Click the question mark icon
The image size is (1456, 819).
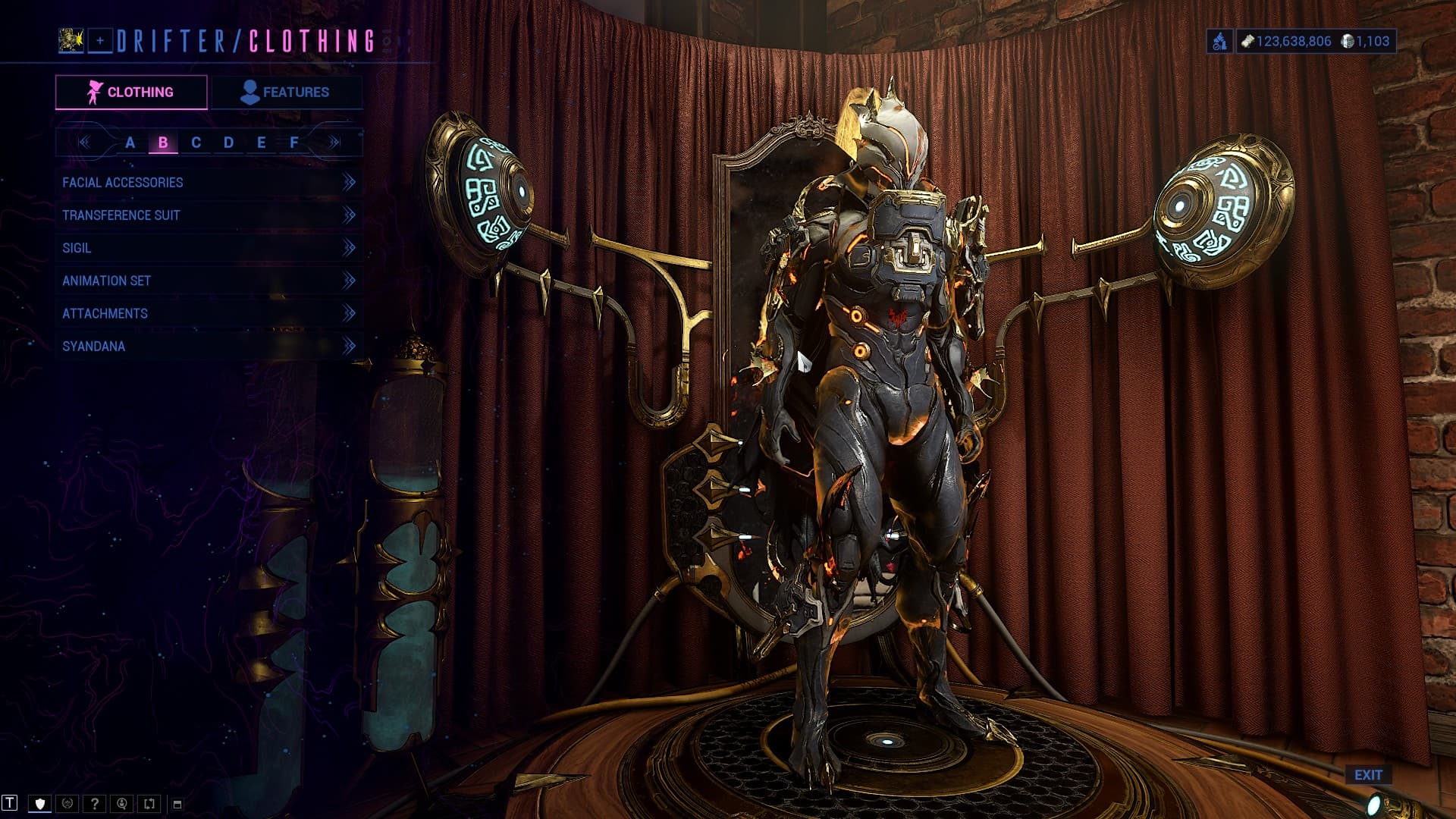point(95,804)
